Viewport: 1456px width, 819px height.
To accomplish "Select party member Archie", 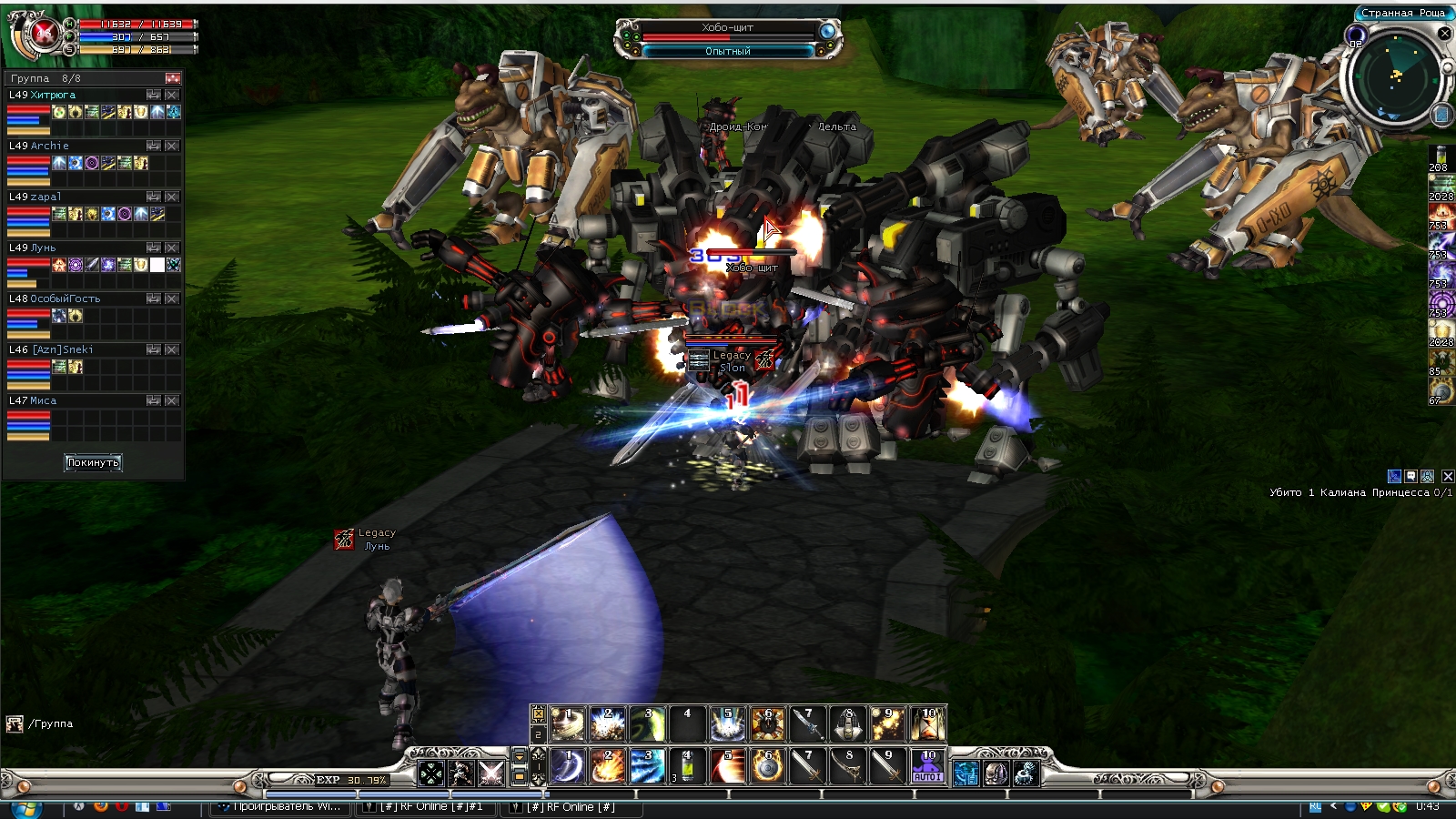I will click(50, 146).
